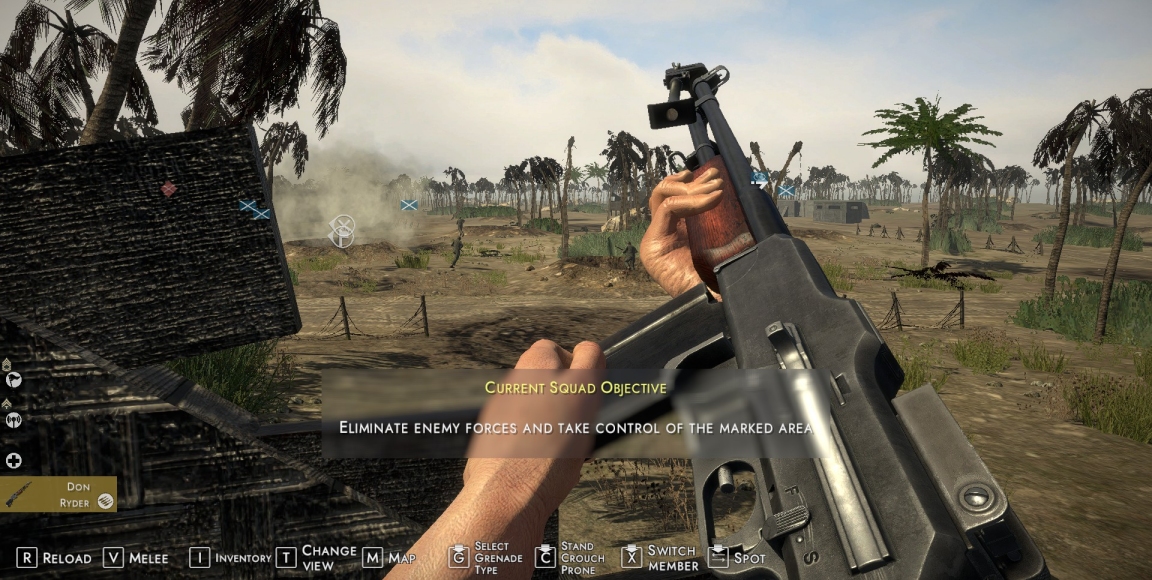Select the squad member with flag icon
Viewport: 1152px width, 580px height.
click(x=14, y=379)
